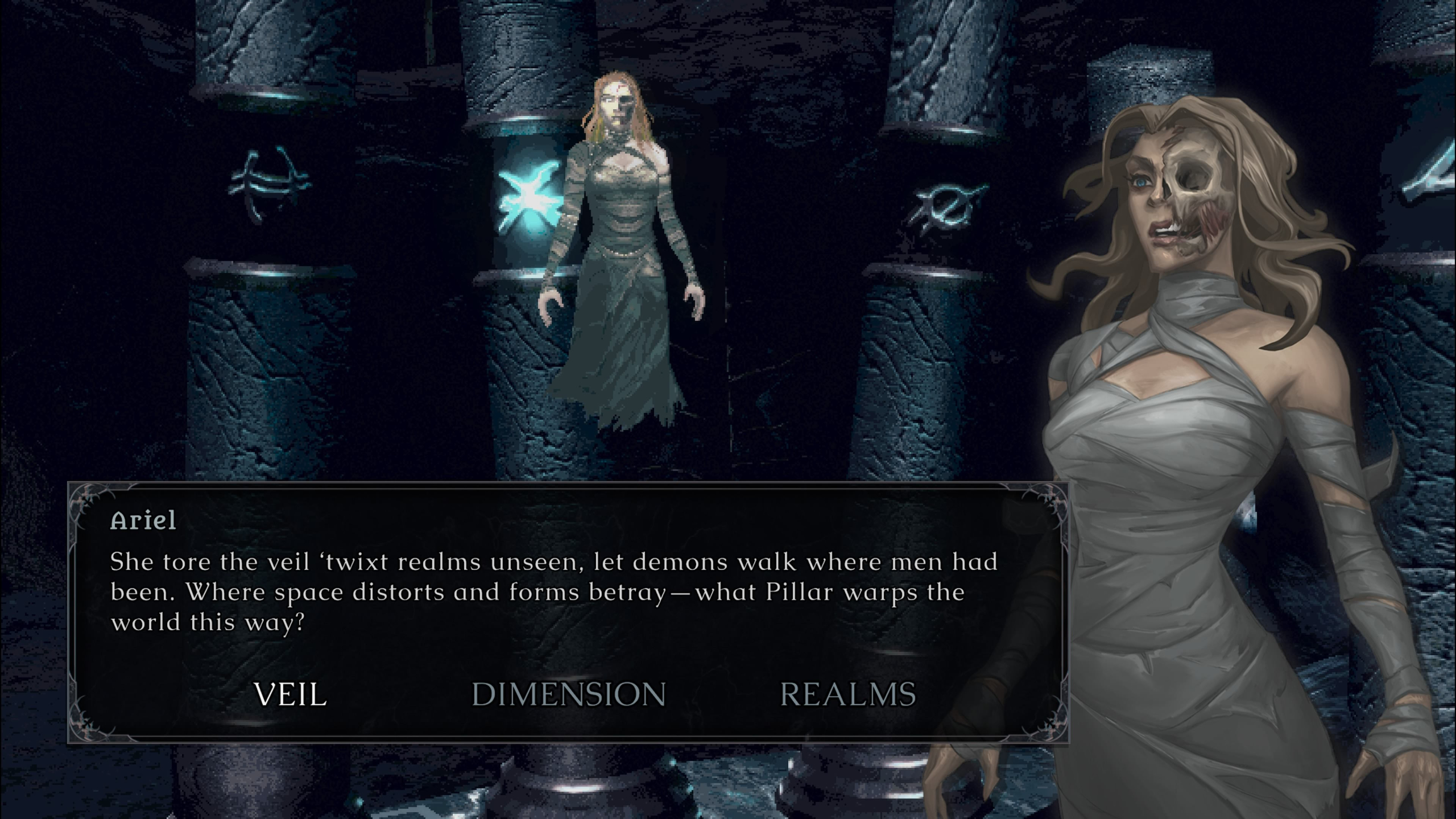Choose the VEIL answer
The height and width of the screenshot is (819, 1456).
[290, 694]
